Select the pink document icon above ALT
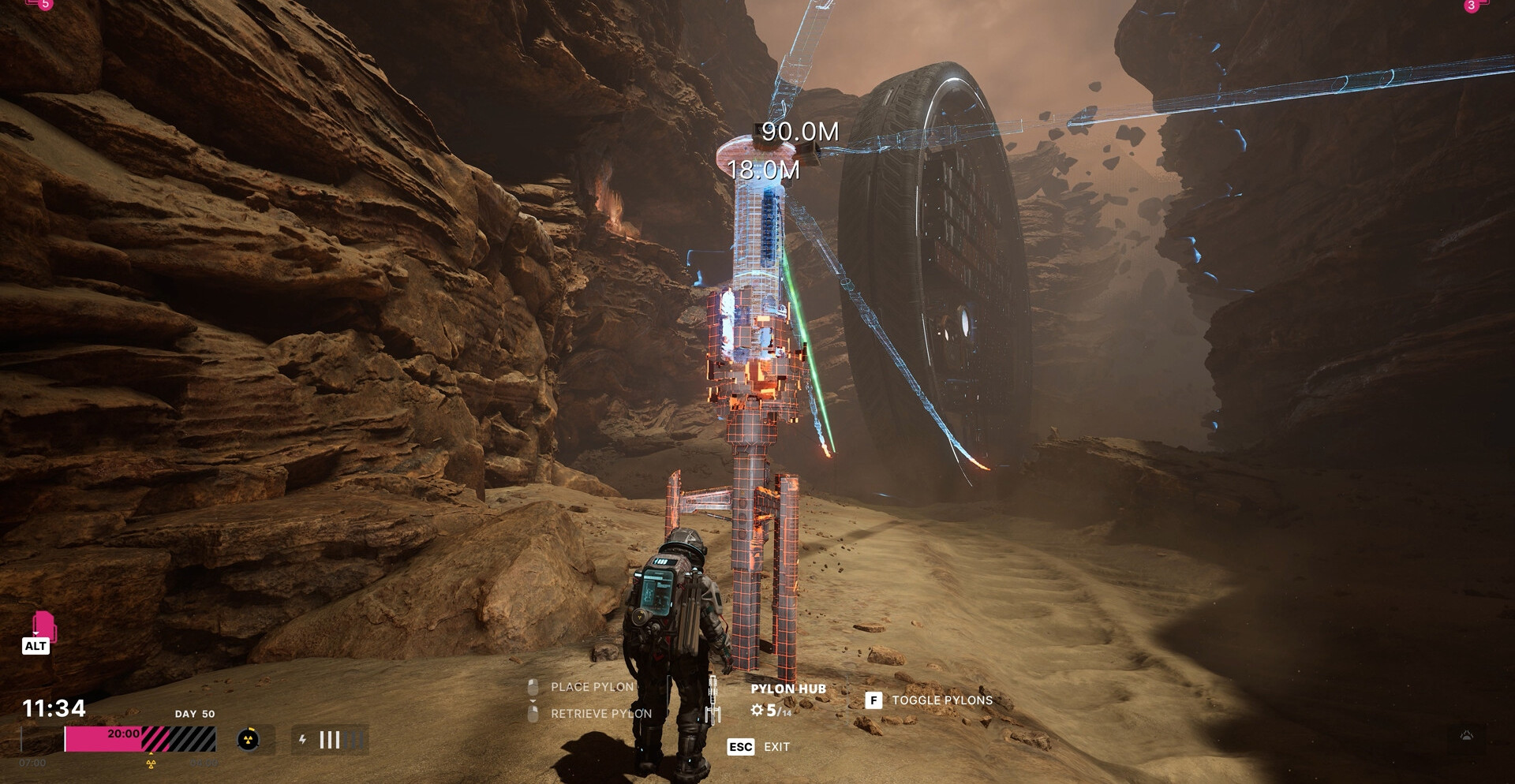Image resolution: width=1515 pixels, height=784 pixels. (x=43, y=625)
